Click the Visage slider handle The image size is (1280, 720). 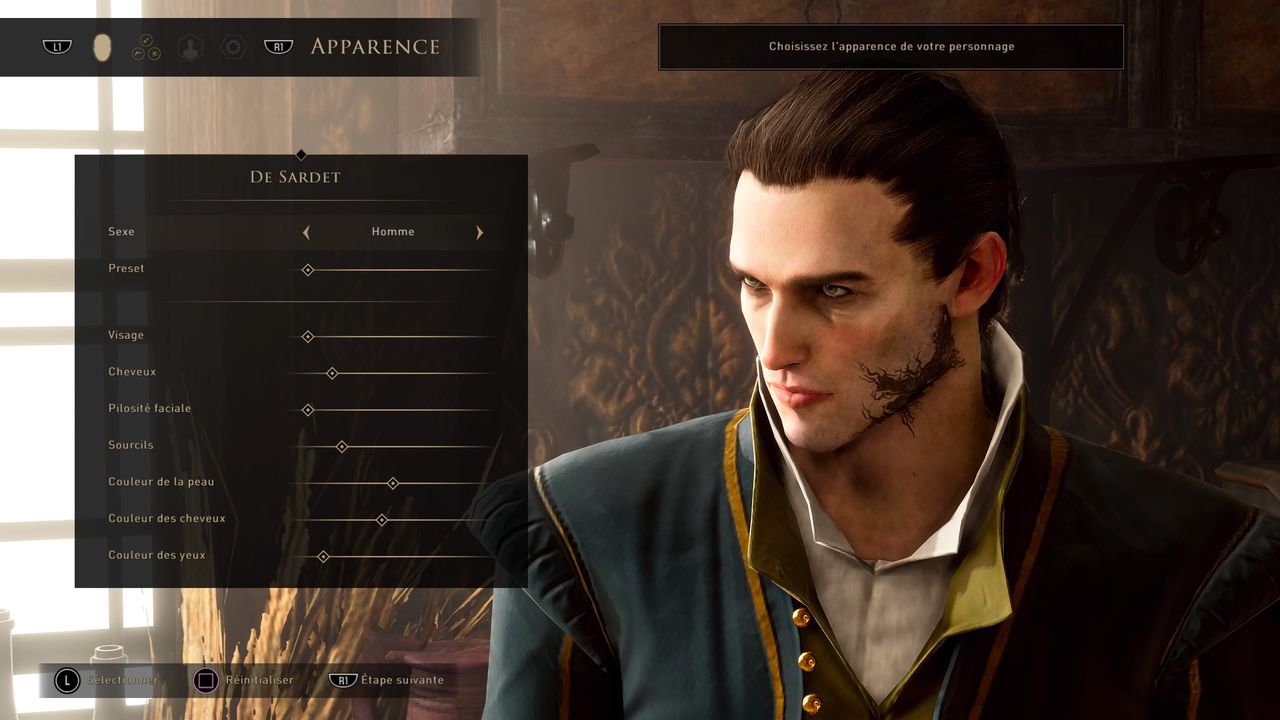[x=308, y=337]
